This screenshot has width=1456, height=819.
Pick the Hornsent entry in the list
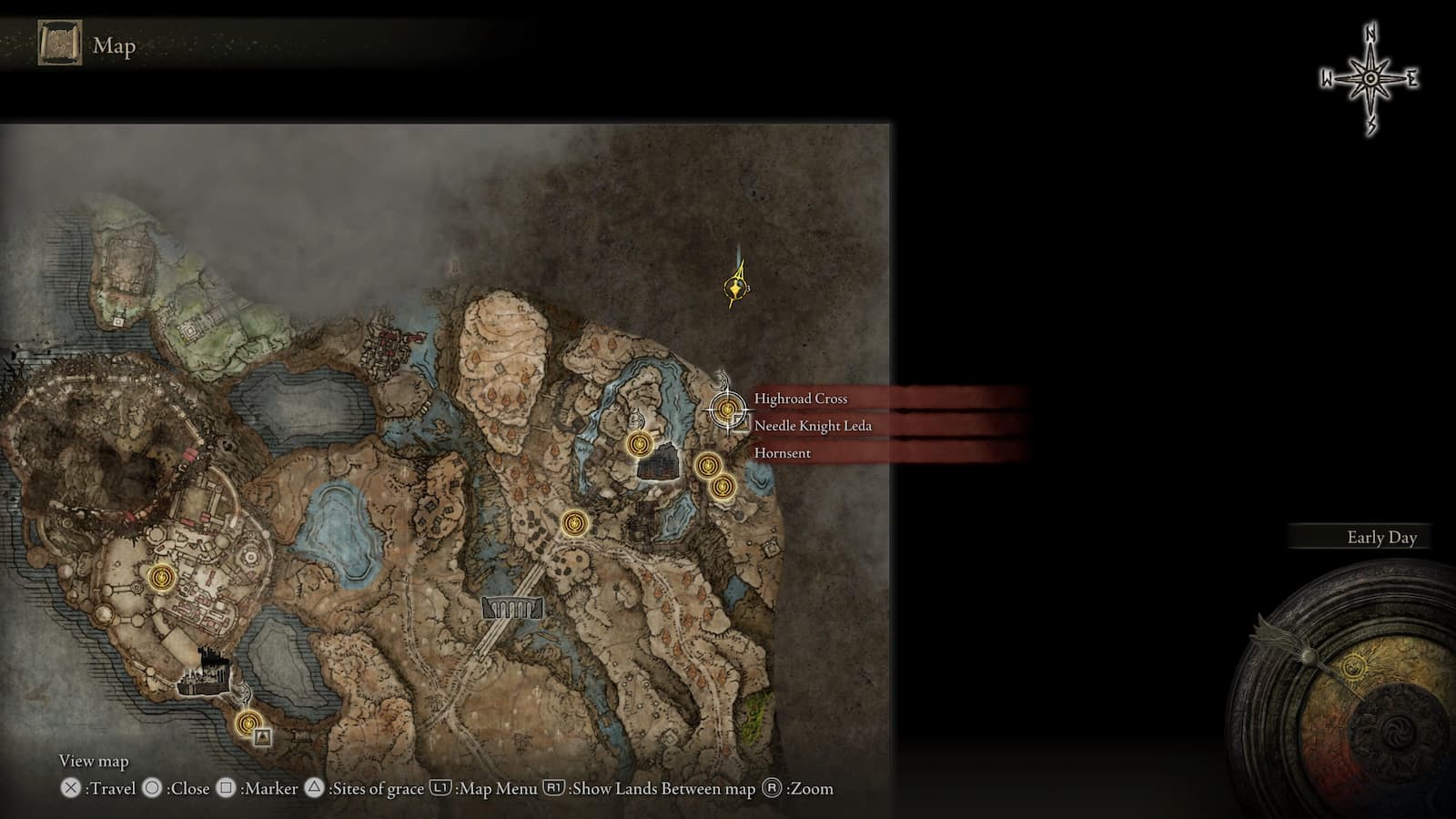click(782, 453)
